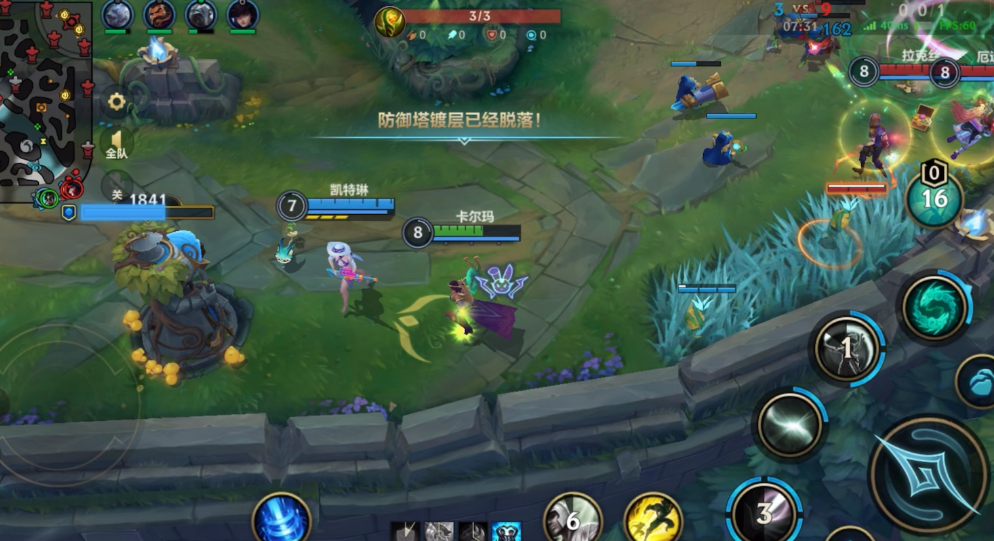
Task: Cast the ability on cooldown showing 1
Action: pyautogui.click(x=846, y=348)
